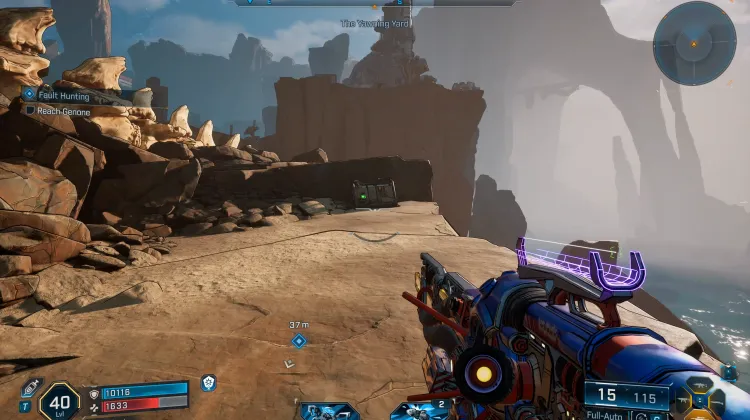The width and height of the screenshot is (750, 420).
Task: Select the left weapon in the weapon wheel
Action: [683, 401]
